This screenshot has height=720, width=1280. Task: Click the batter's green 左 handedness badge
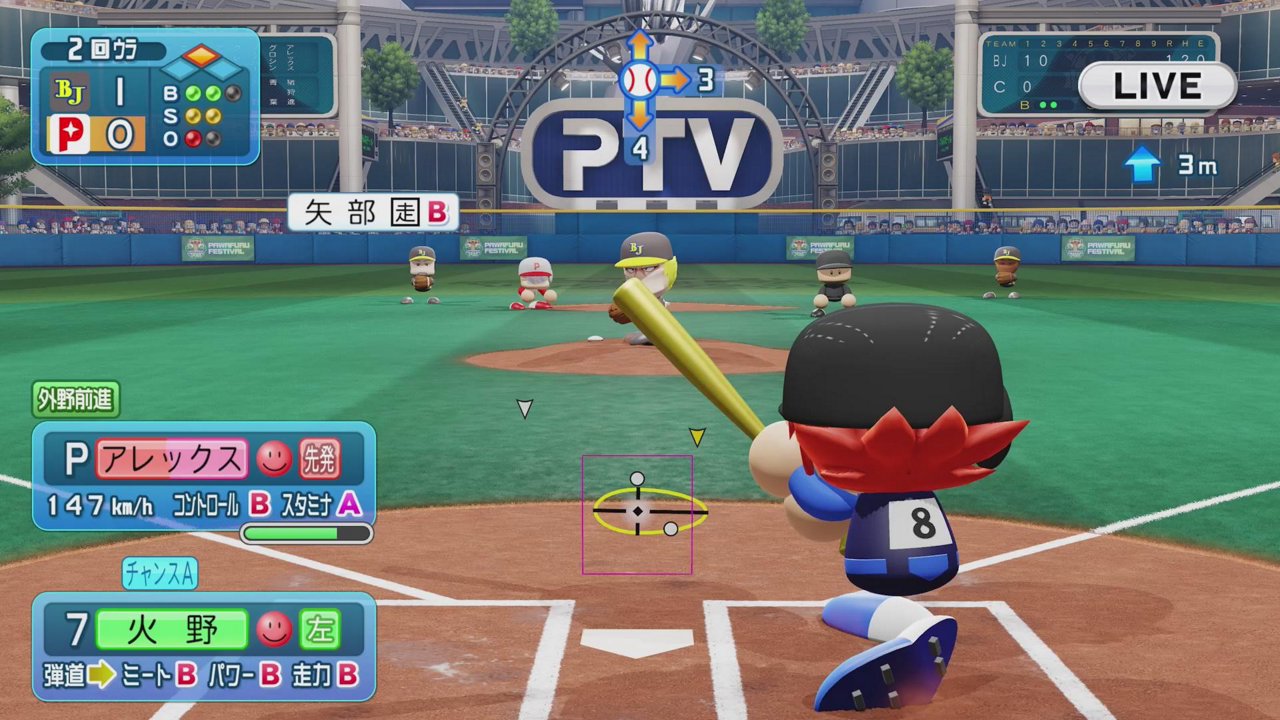click(x=320, y=629)
